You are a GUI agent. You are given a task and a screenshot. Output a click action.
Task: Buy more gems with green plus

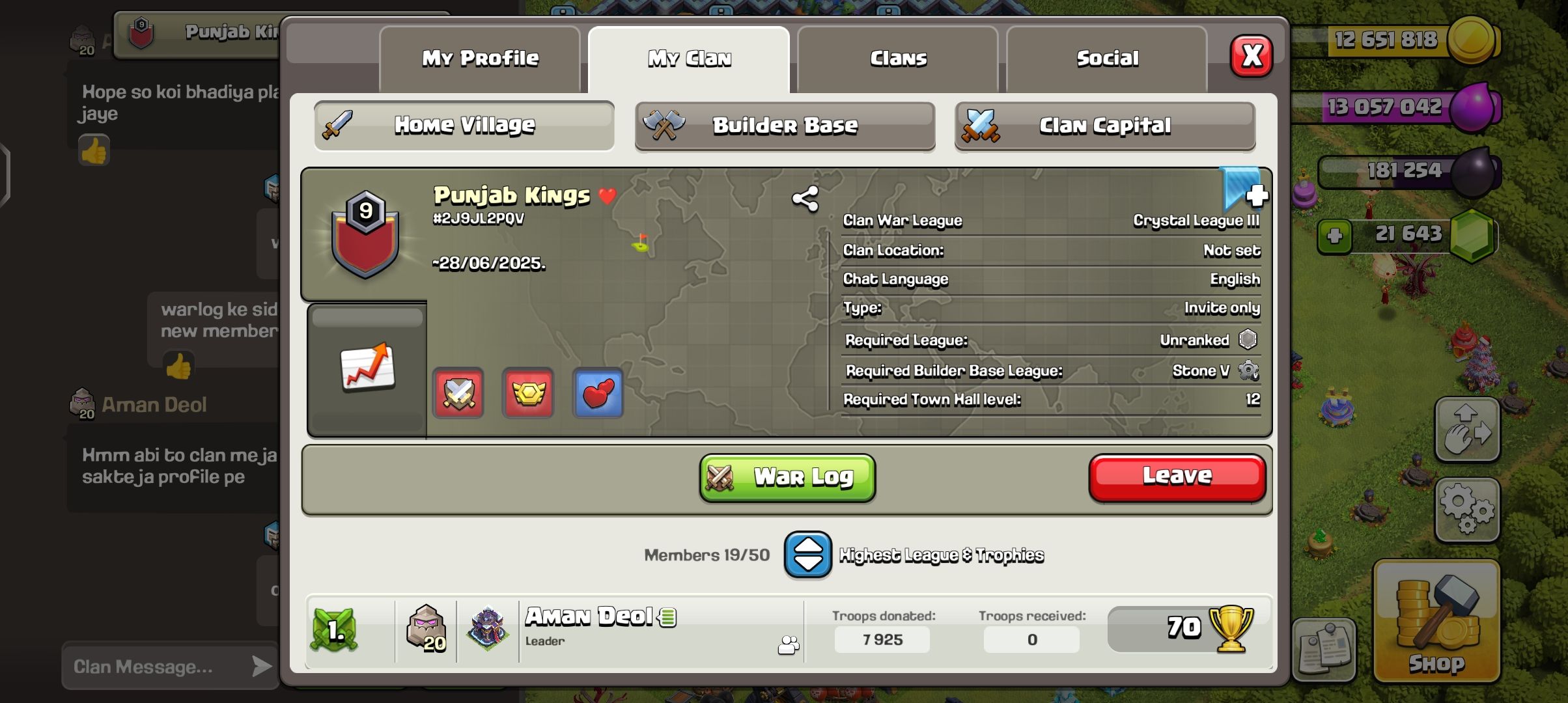[1334, 236]
